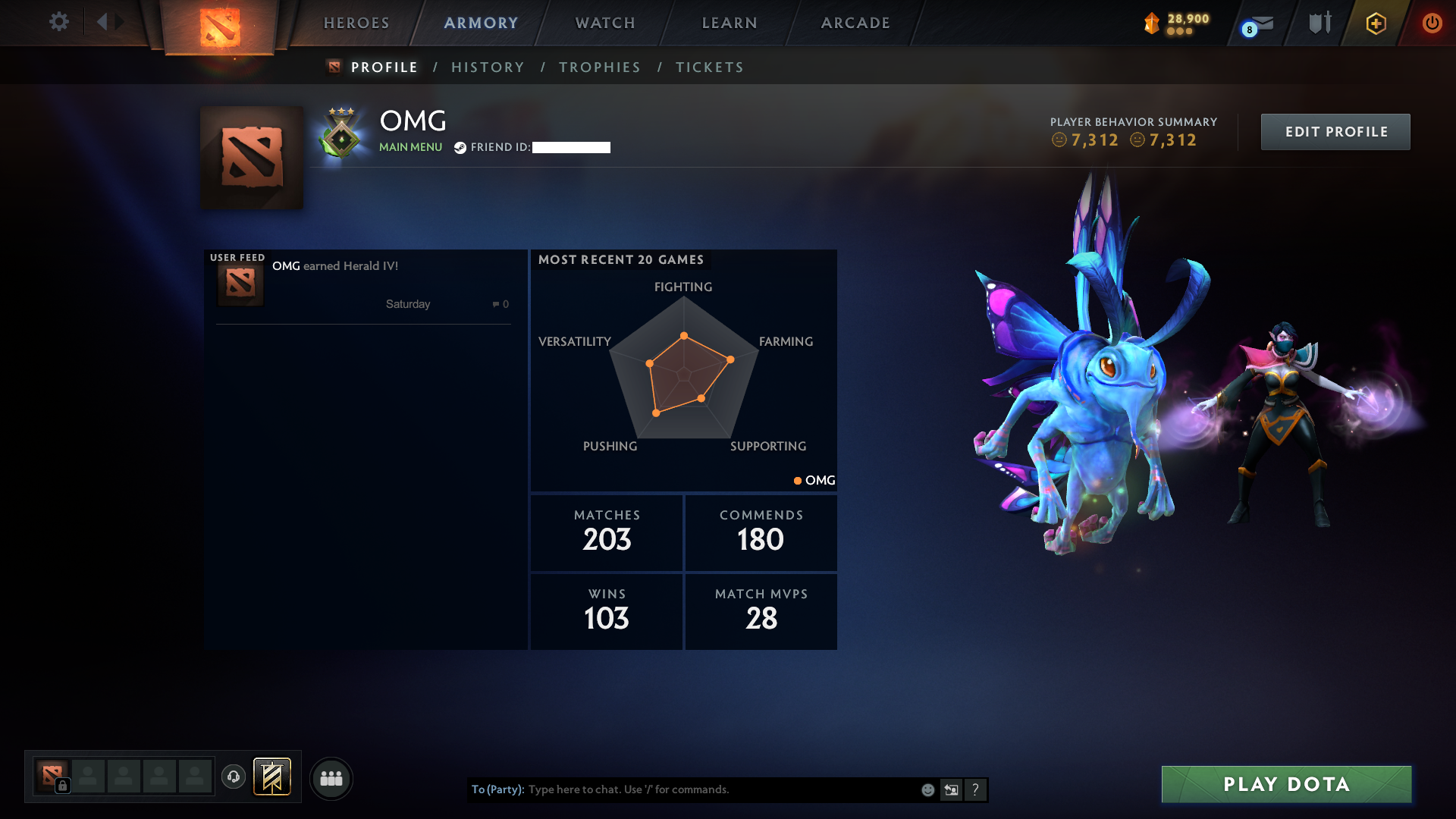The width and height of the screenshot is (1456, 819).
Task: Open the friends list icon
Action: coord(331,778)
